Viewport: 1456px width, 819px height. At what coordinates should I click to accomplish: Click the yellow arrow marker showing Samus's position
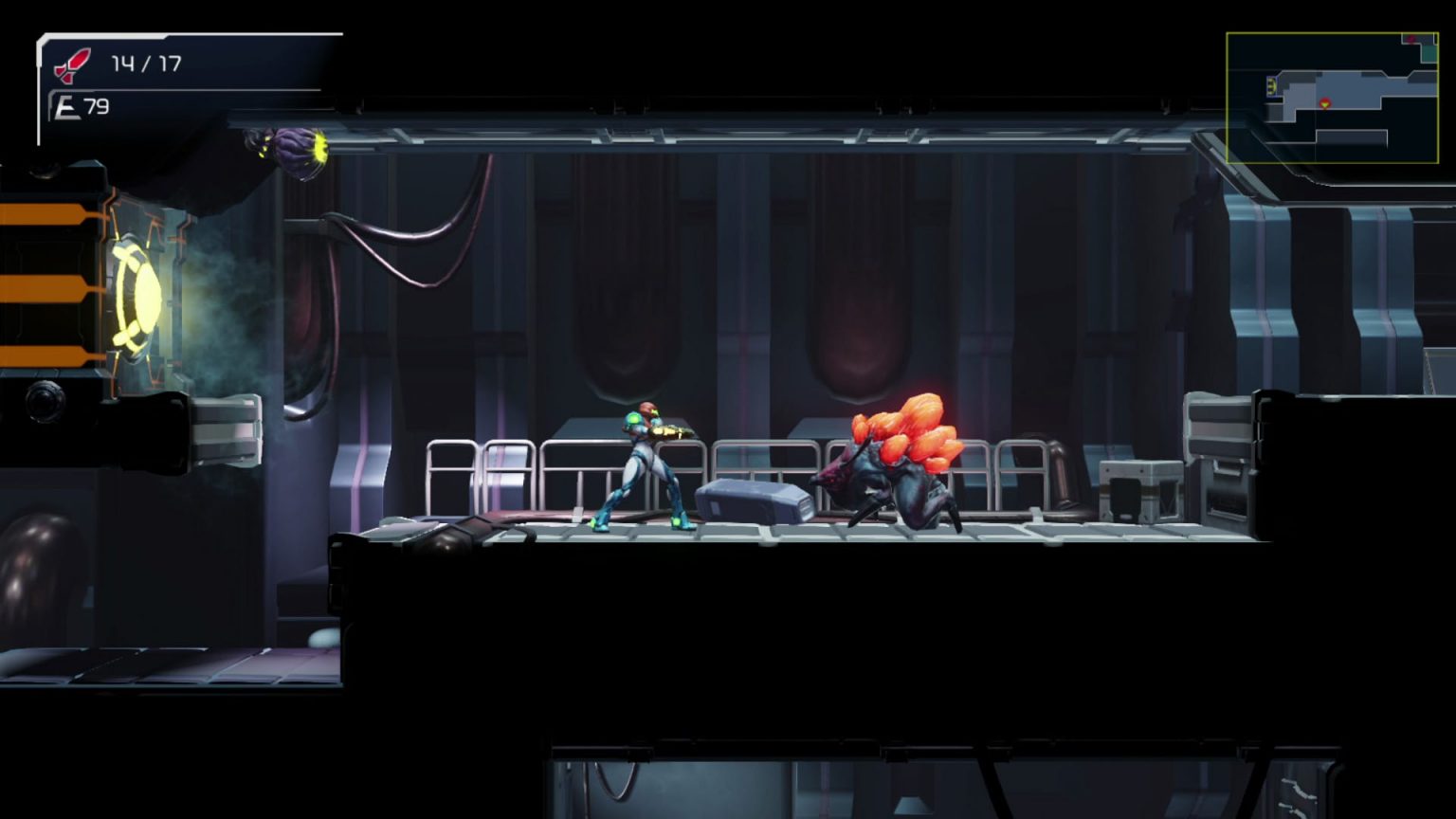point(1324,103)
